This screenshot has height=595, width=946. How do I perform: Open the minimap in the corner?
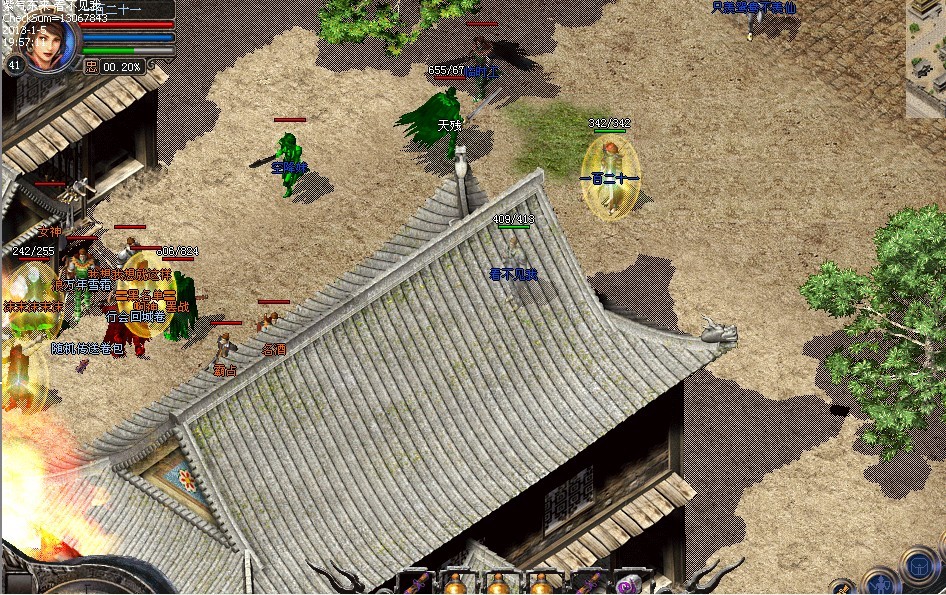tap(925, 58)
